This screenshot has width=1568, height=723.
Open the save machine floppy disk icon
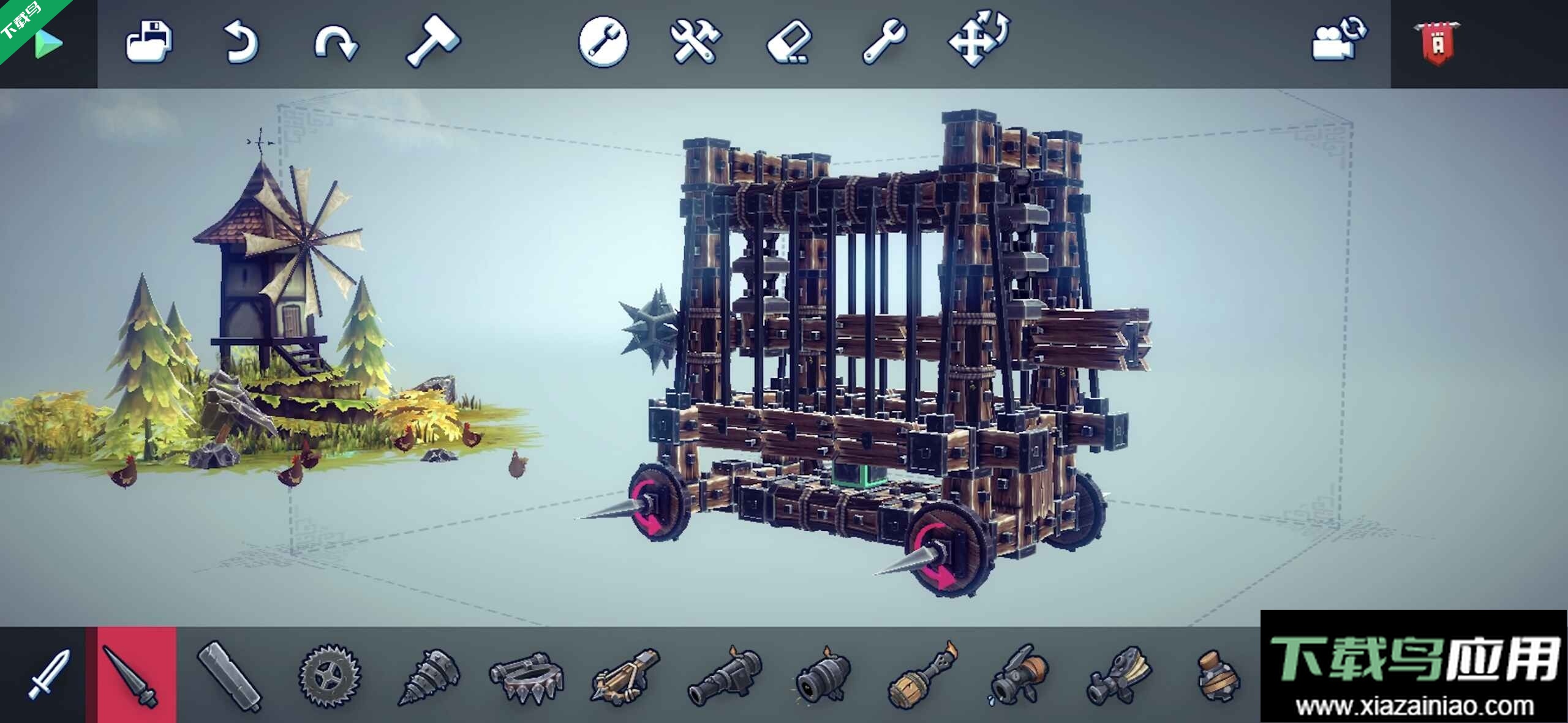[148, 42]
